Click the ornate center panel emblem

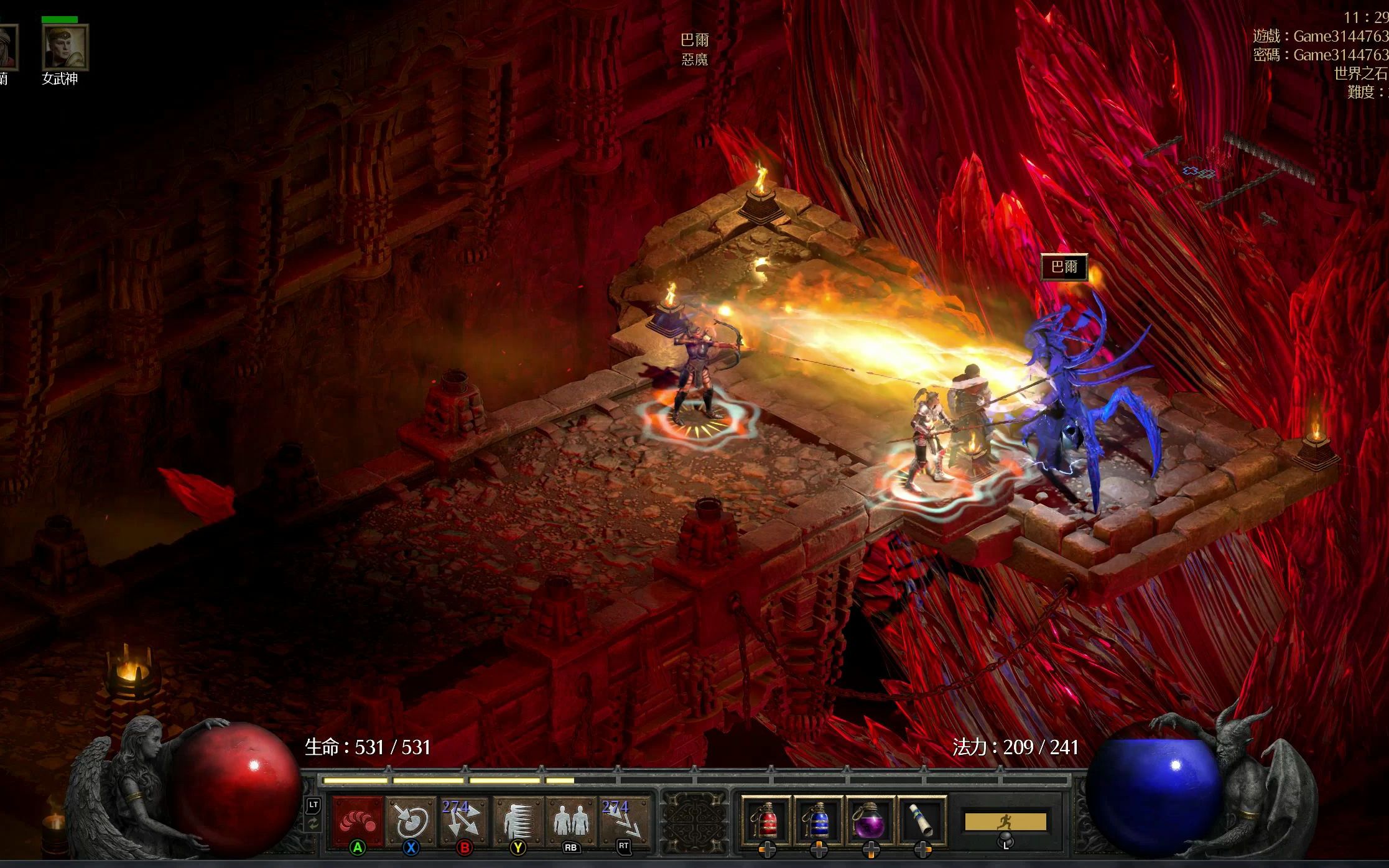(695, 821)
